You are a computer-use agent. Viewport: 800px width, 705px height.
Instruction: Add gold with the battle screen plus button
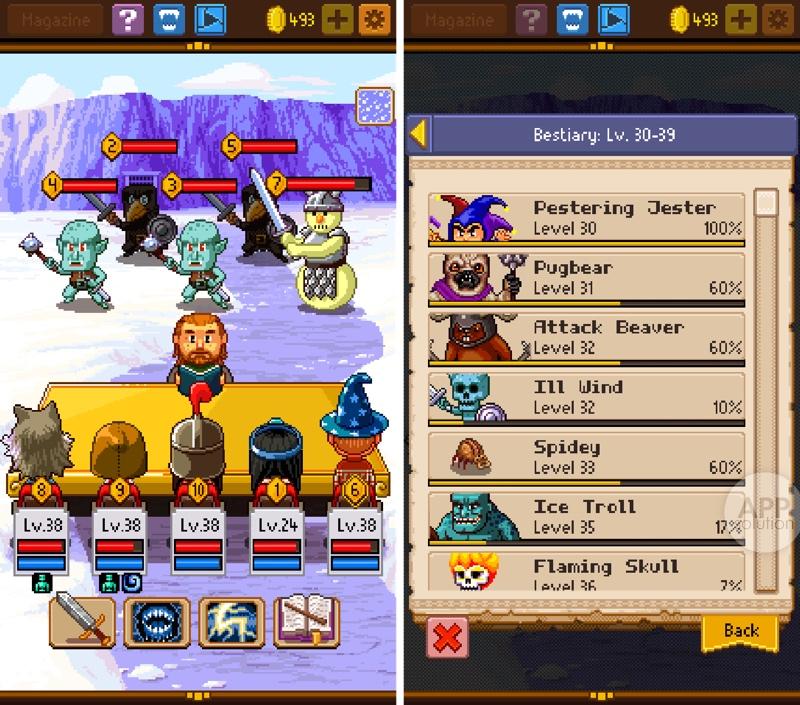point(338,19)
